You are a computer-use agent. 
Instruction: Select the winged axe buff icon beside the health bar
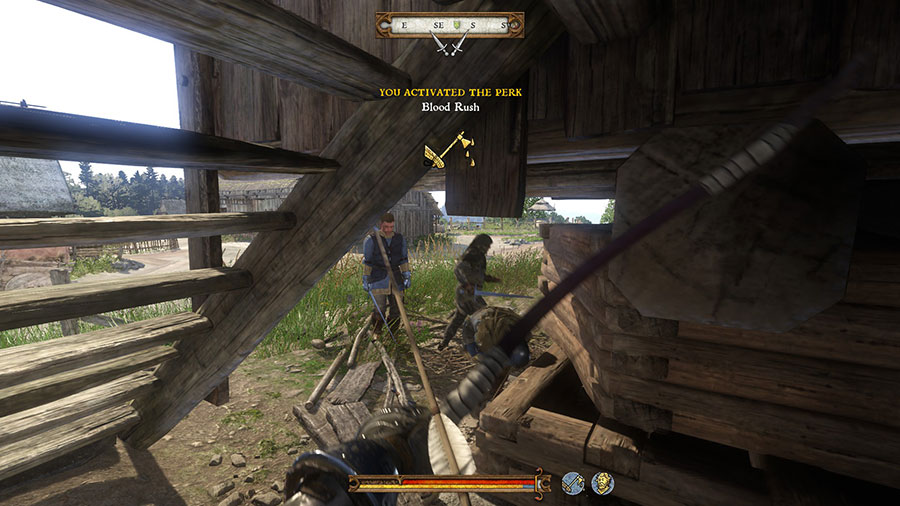pos(573,484)
